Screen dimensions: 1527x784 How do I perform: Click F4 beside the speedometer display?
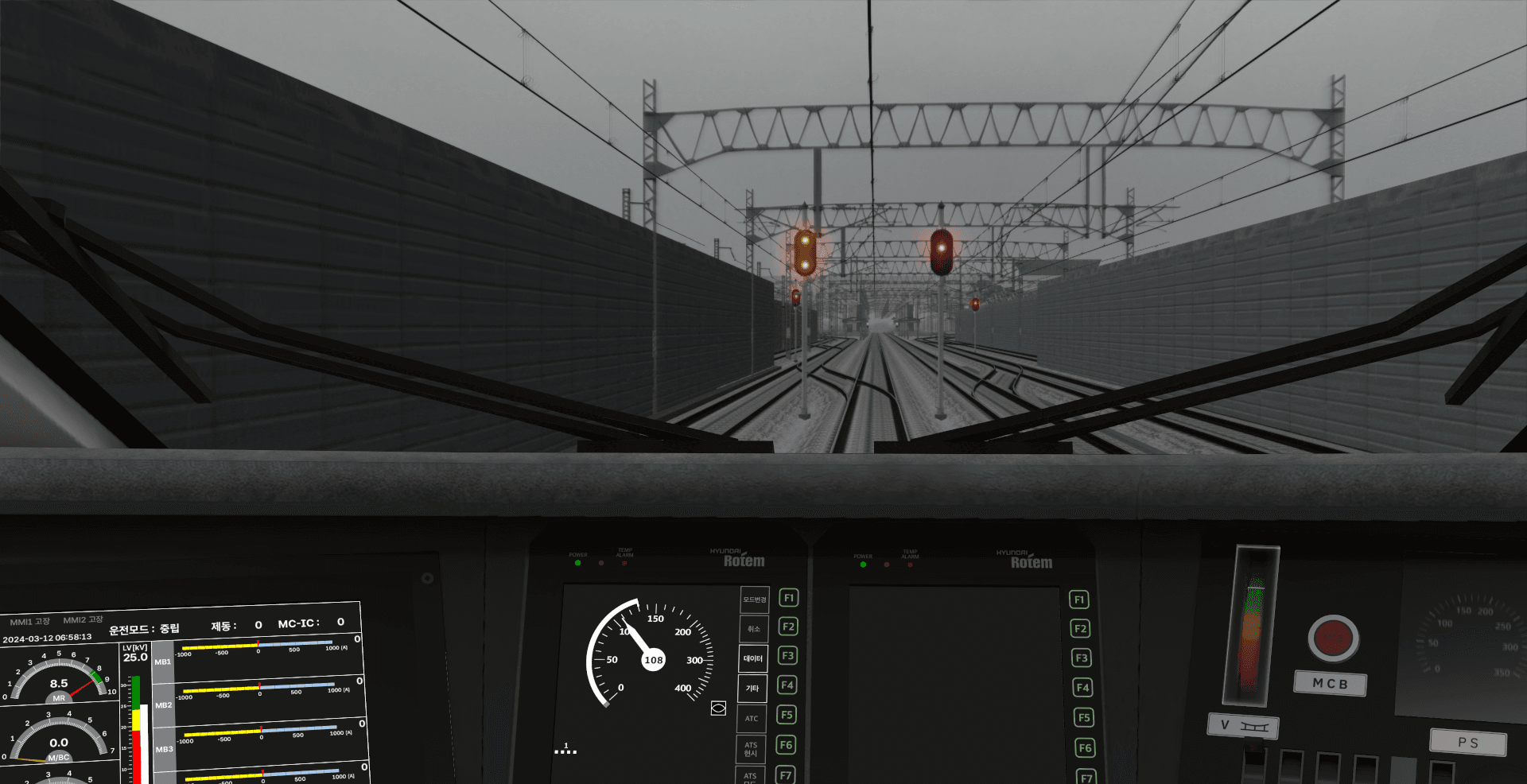click(x=787, y=685)
